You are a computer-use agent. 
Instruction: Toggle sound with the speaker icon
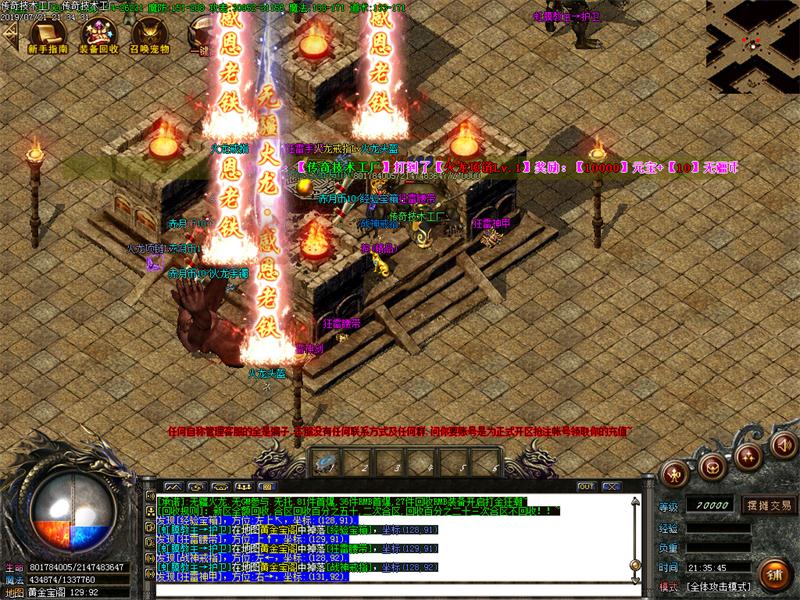tap(779, 445)
